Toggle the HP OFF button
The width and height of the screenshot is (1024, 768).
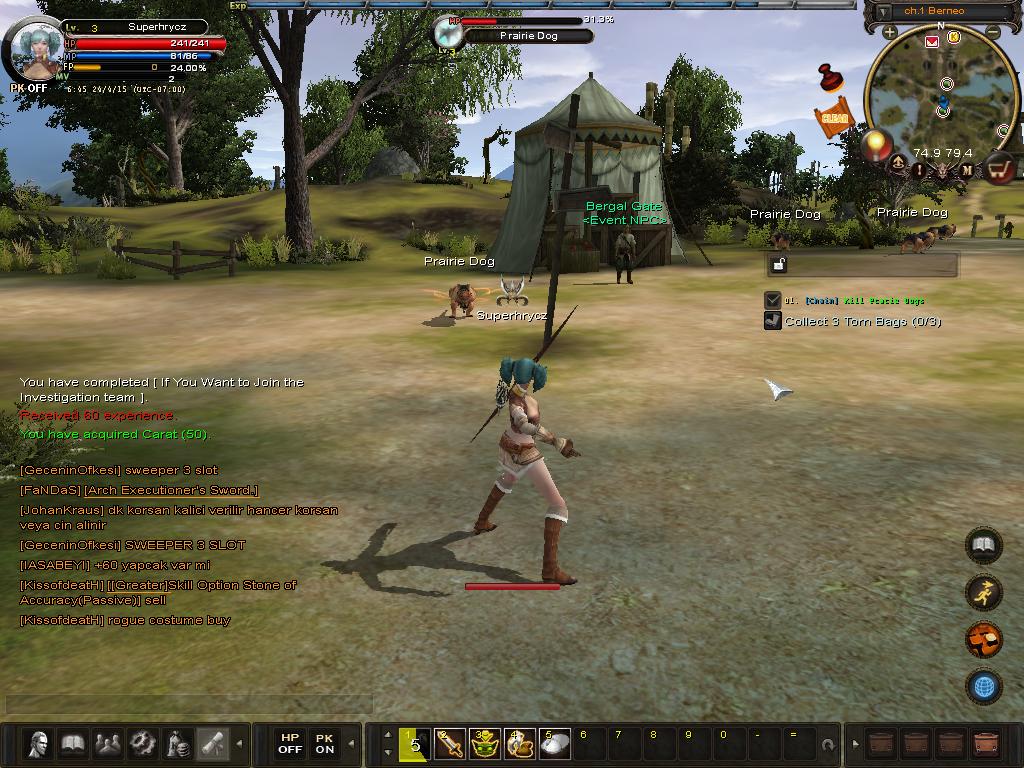pyautogui.click(x=290, y=743)
